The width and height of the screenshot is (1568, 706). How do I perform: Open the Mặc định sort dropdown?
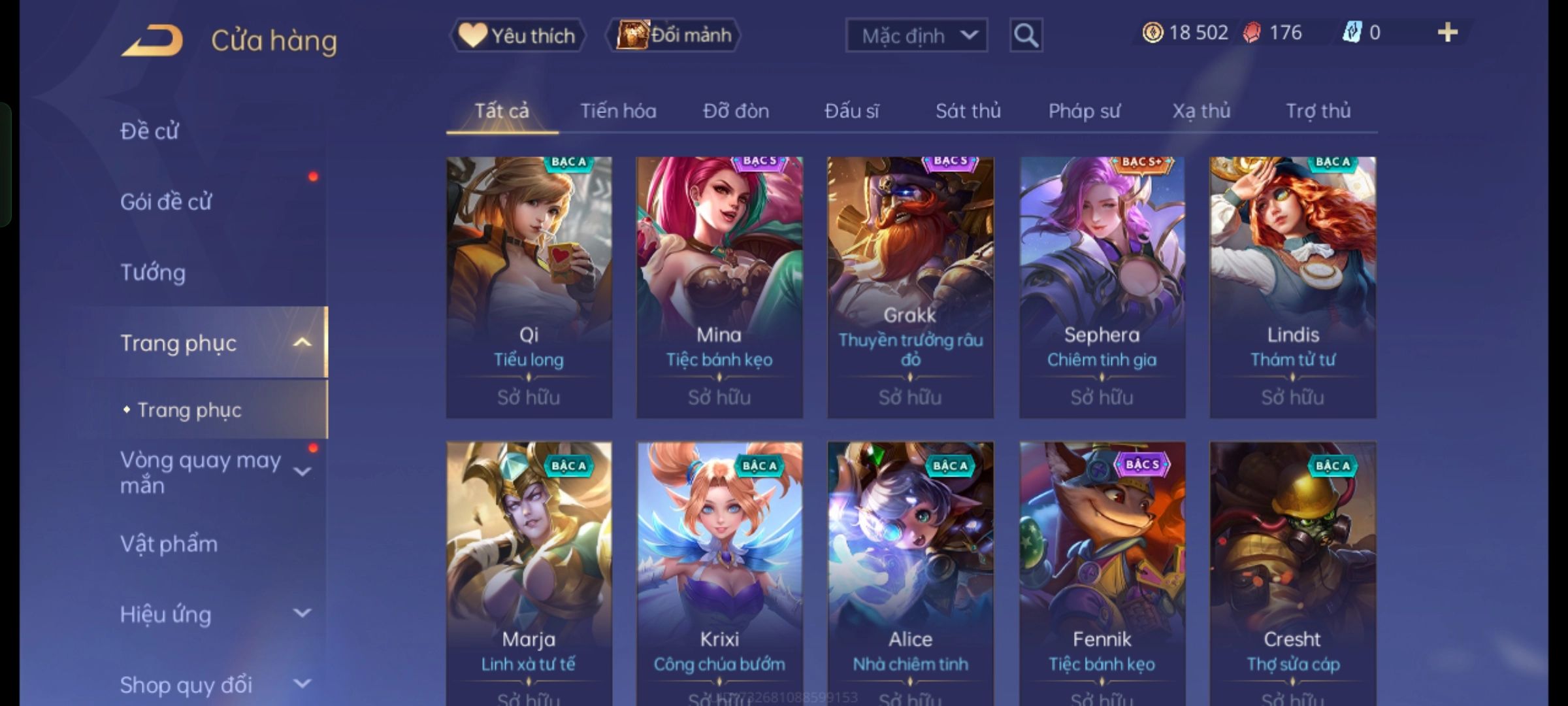pos(916,35)
